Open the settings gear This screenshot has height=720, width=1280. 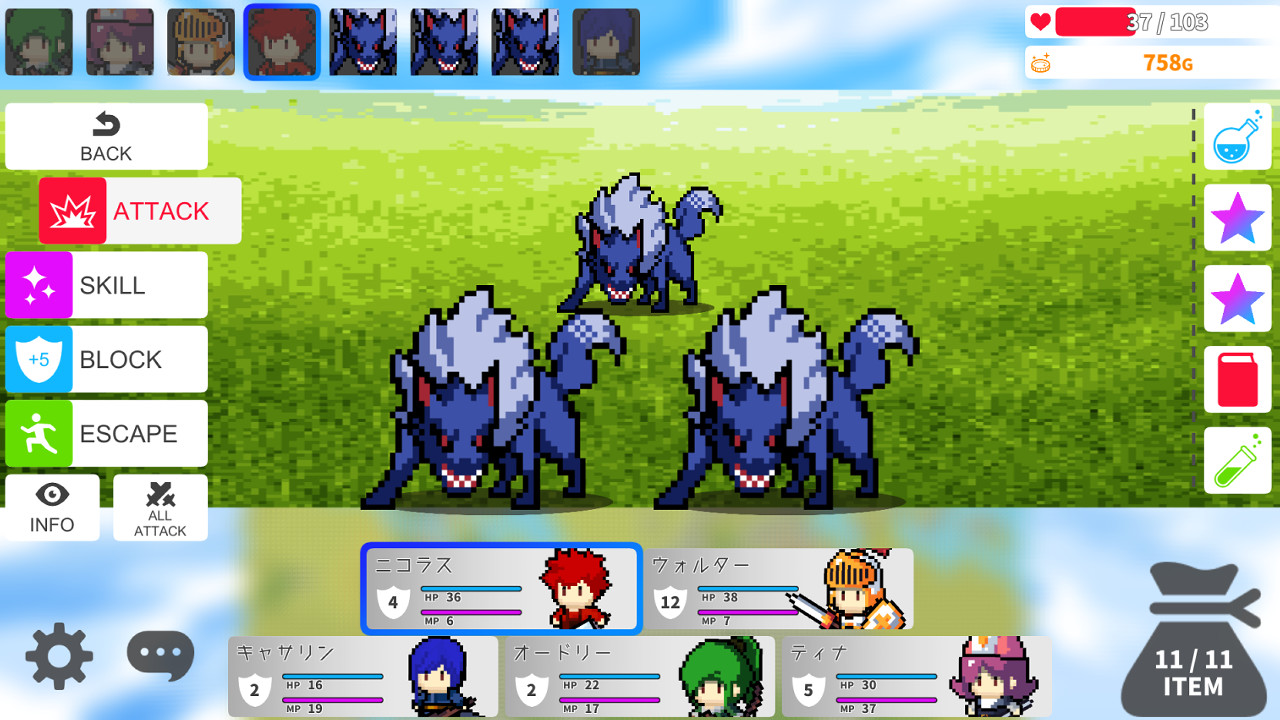pos(58,655)
